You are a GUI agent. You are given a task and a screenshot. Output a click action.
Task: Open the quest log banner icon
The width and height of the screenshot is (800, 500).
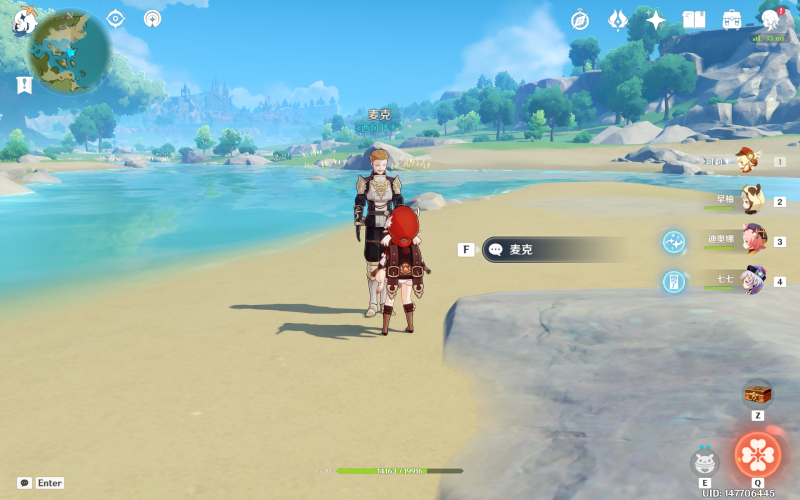24,85
